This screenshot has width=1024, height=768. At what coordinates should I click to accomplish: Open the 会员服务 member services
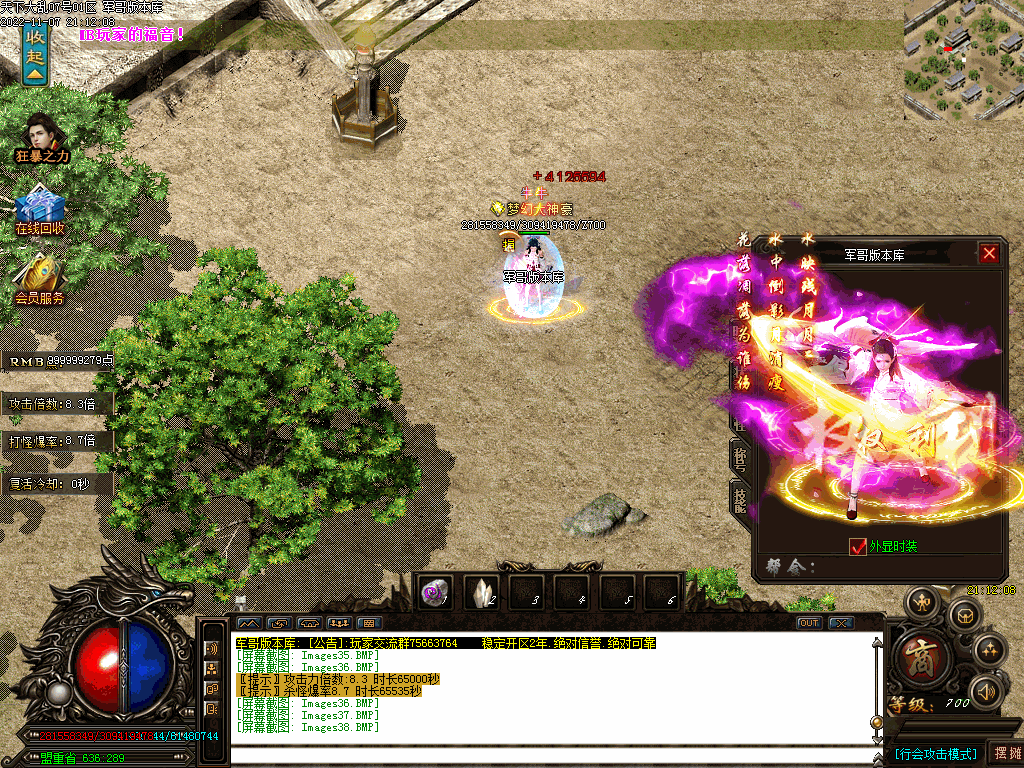(x=40, y=280)
